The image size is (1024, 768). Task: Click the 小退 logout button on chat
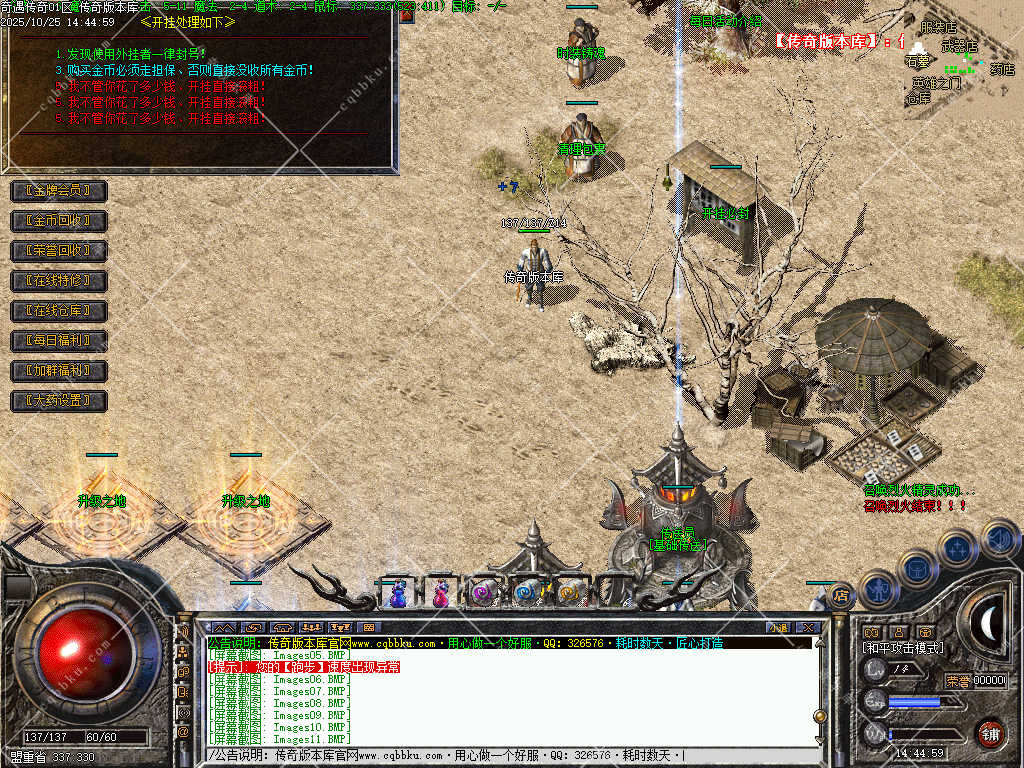point(778,628)
